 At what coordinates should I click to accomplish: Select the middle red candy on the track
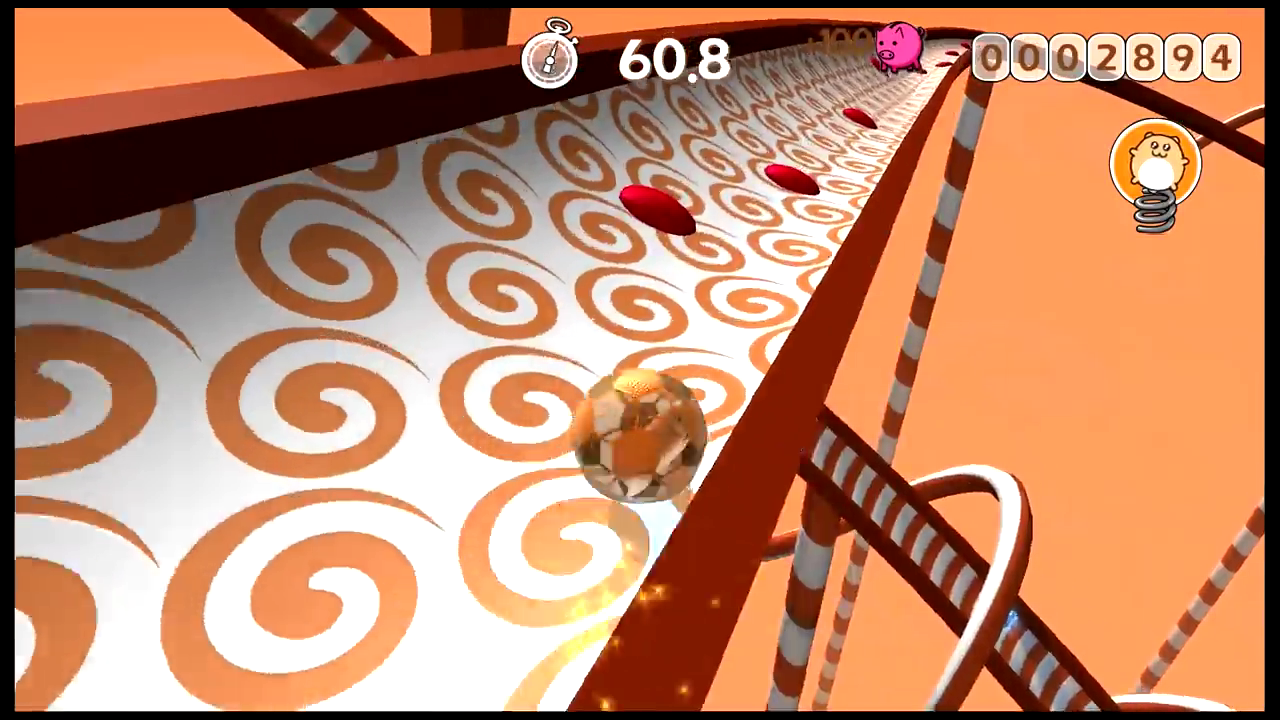790,178
